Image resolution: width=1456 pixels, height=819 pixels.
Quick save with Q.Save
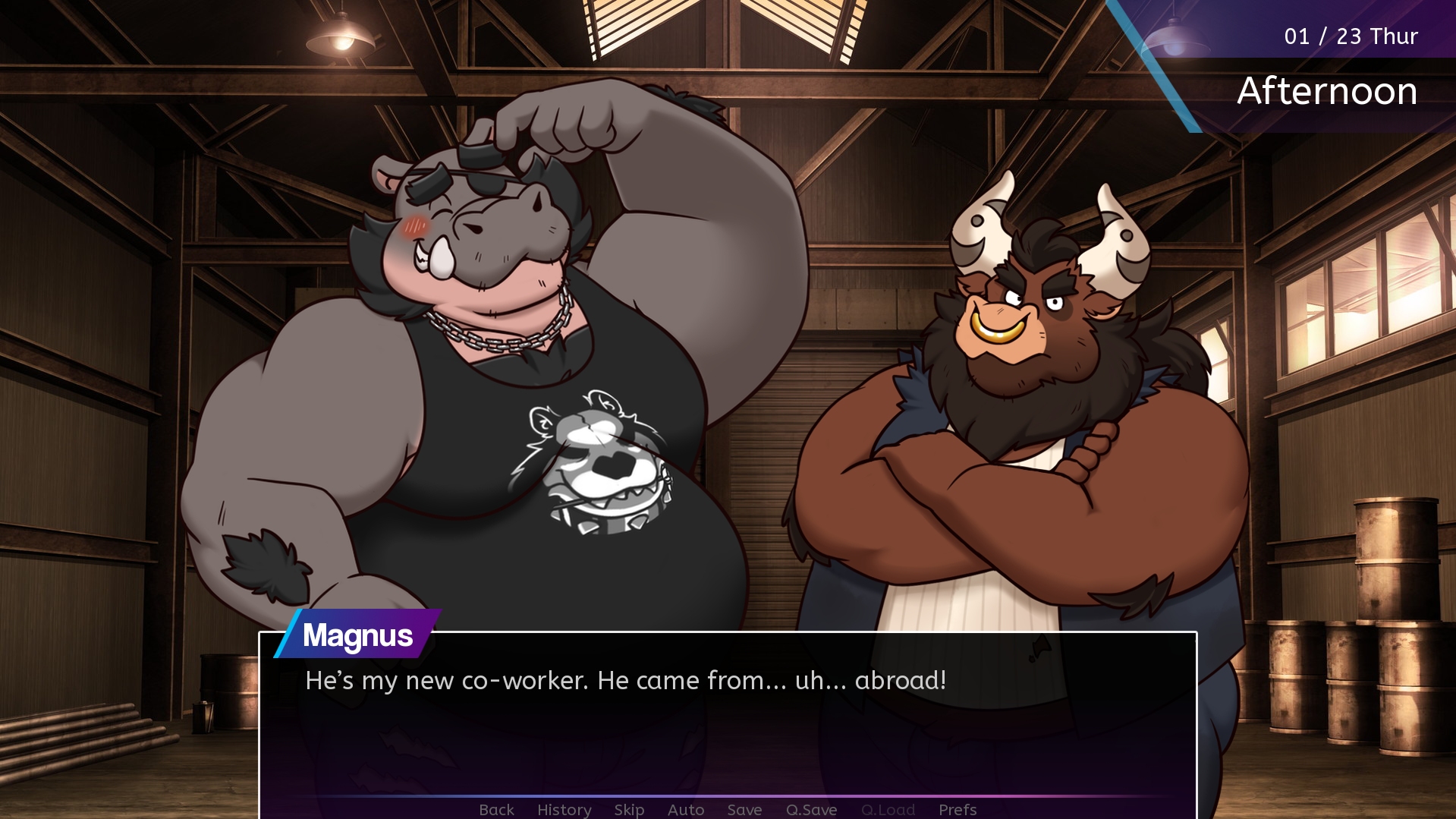(x=811, y=809)
